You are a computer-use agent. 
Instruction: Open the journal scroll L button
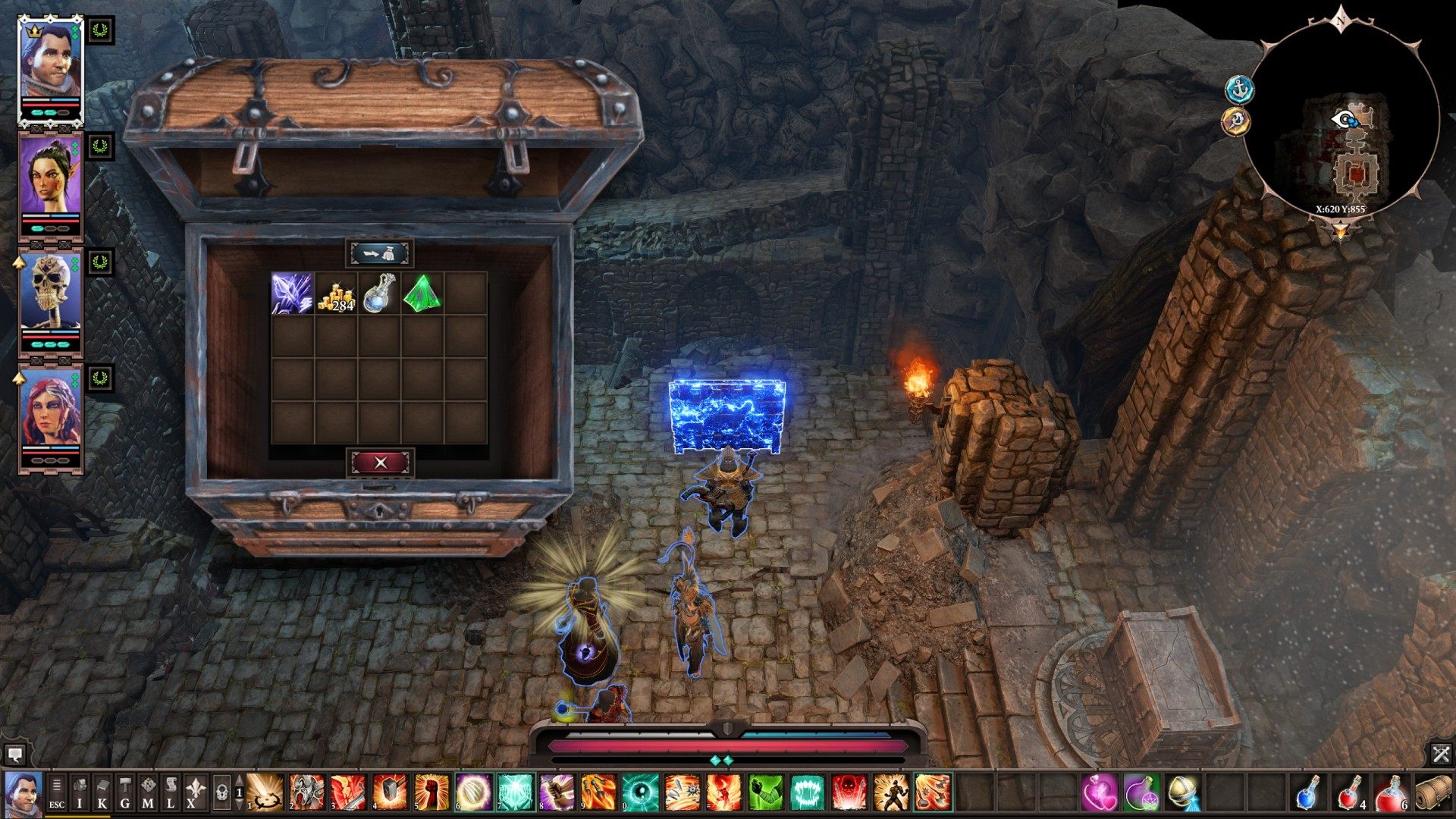(171, 793)
